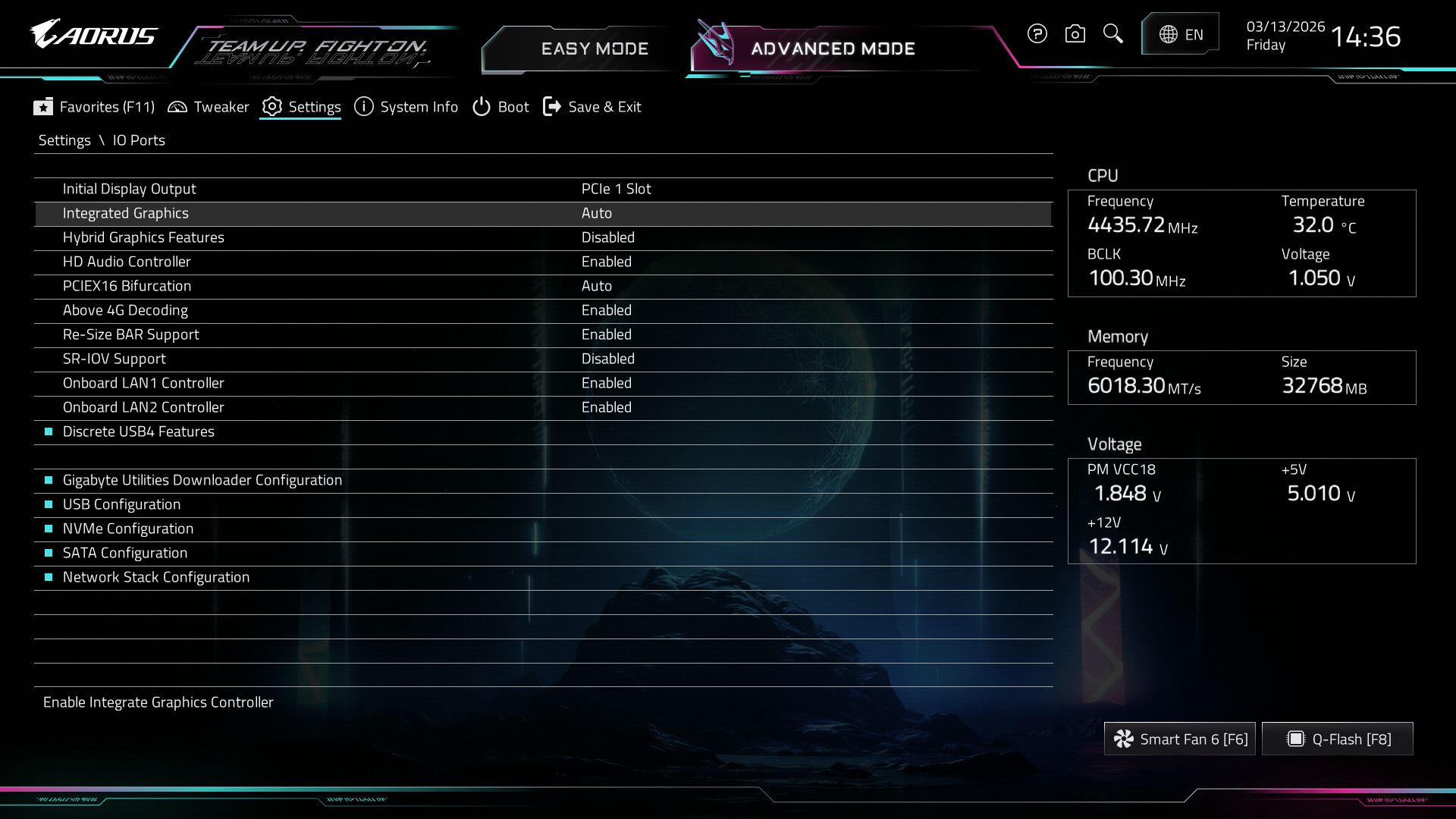1456x819 pixels.
Task: Select Hybrid Graphics Features row
Action: [143, 237]
